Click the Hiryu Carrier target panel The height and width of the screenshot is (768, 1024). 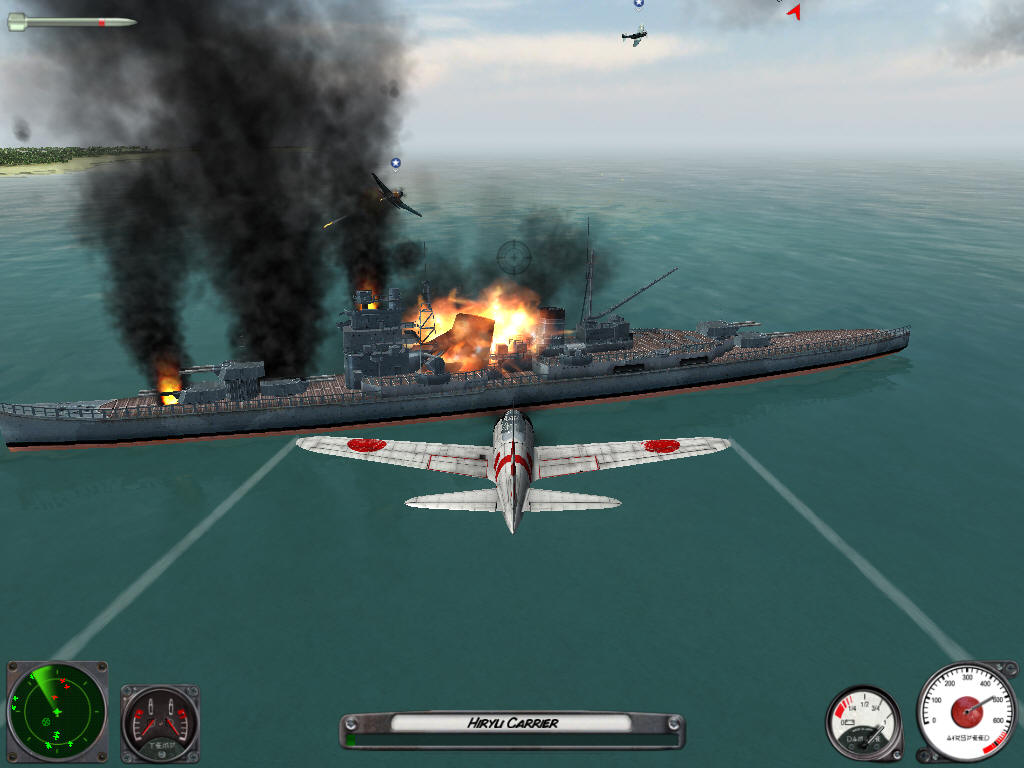click(512, 724)
